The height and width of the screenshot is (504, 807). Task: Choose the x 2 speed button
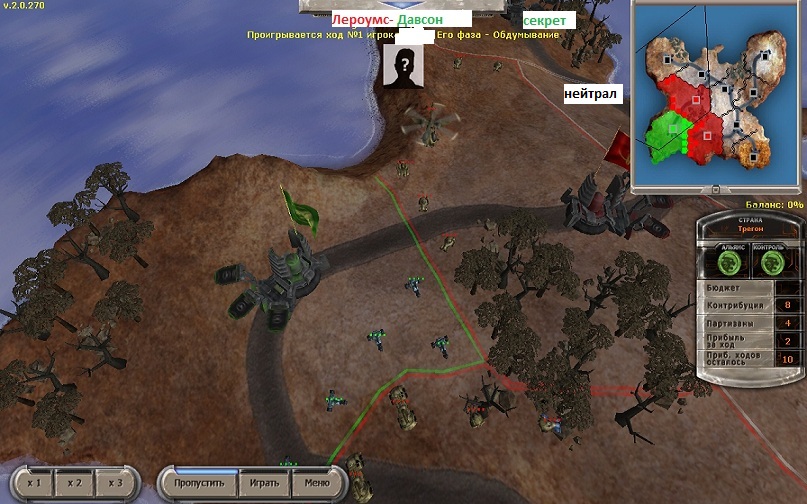click(x=75, y=483)
